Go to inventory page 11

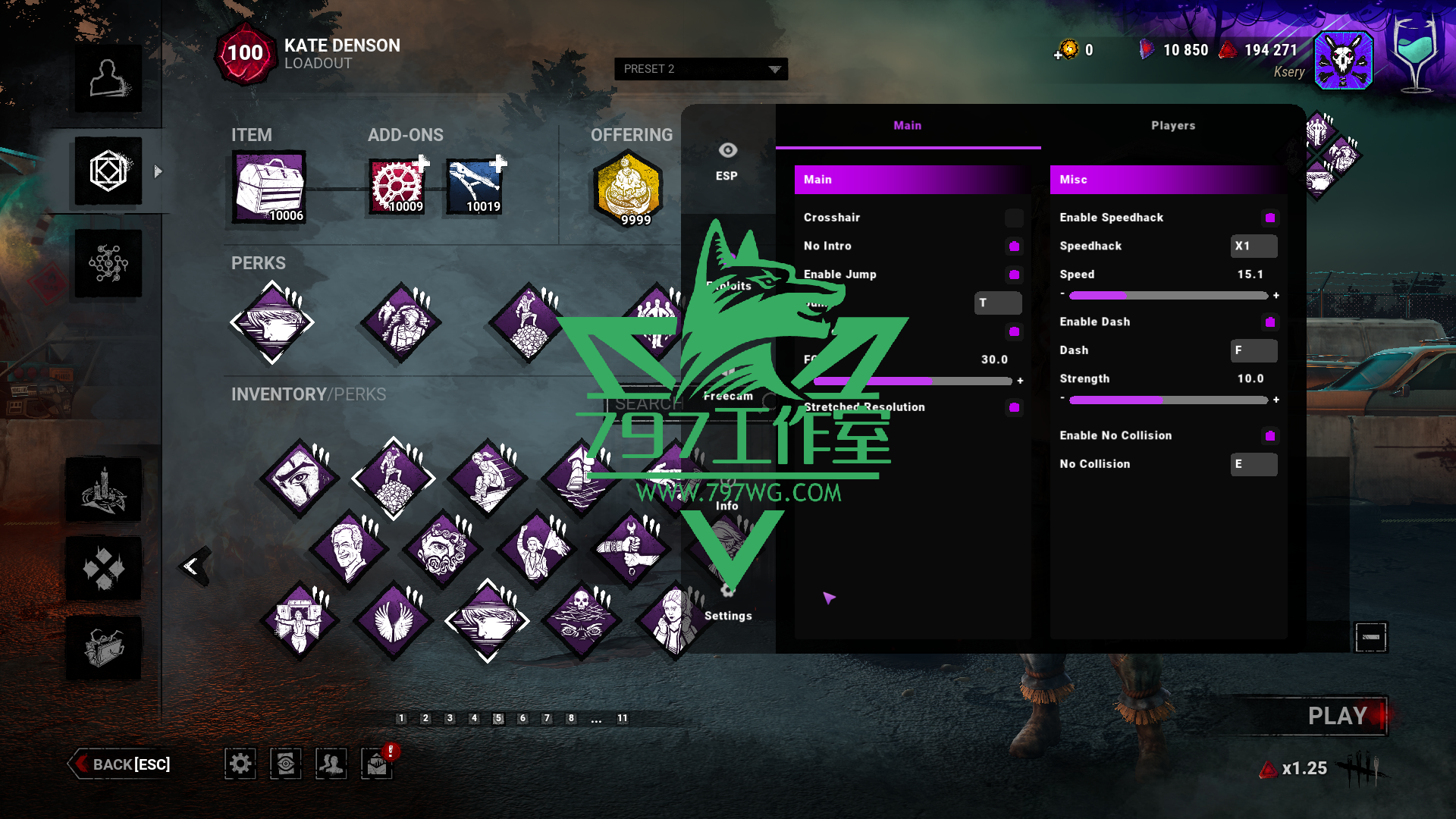[622, 718]
